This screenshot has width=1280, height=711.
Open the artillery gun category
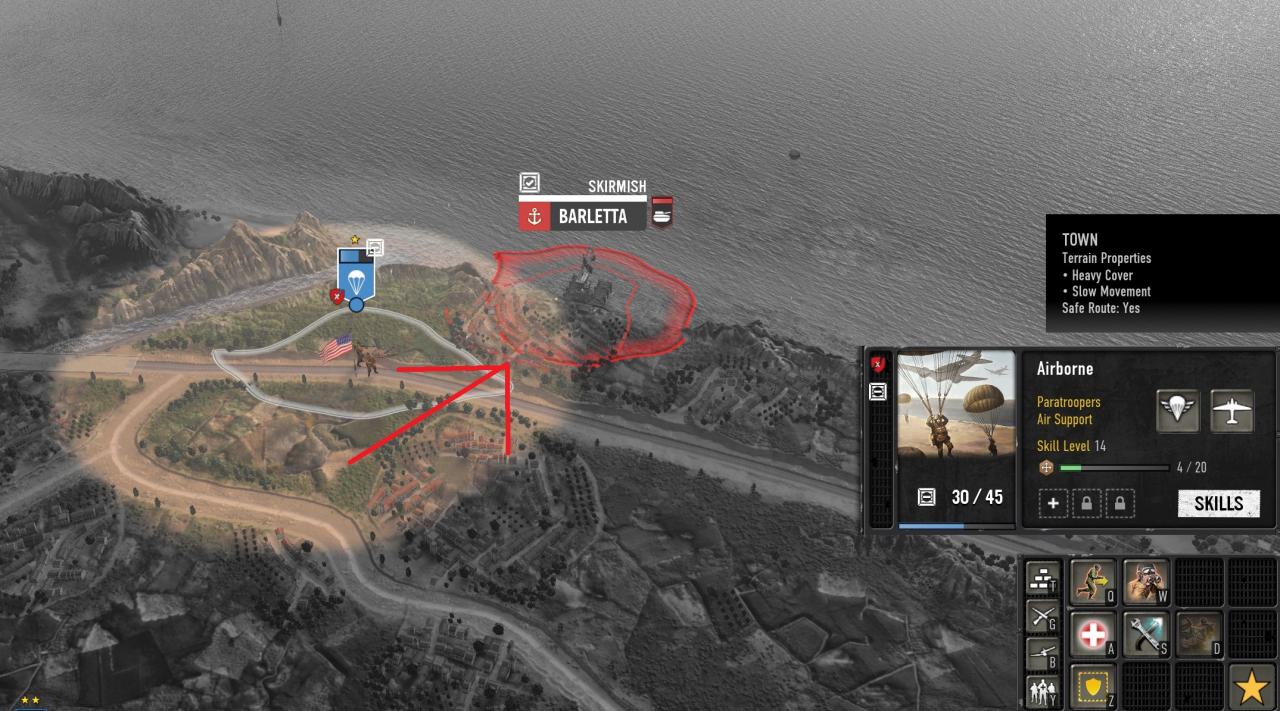pyautogui.click(x=1043, y=654)
